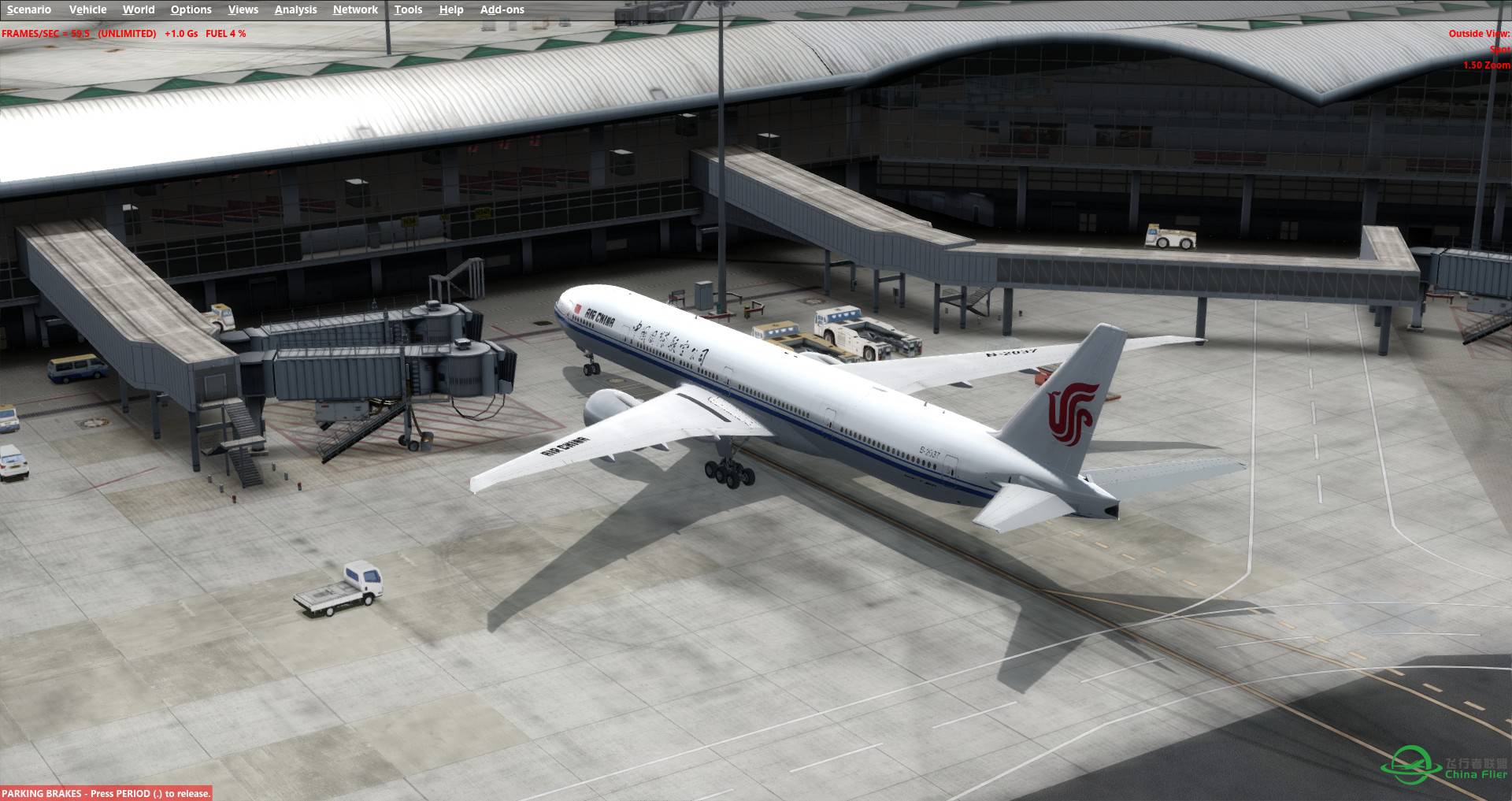Click the FUEL 4 % indicator
1512x801 pixels.
click(x=225, y=34)
